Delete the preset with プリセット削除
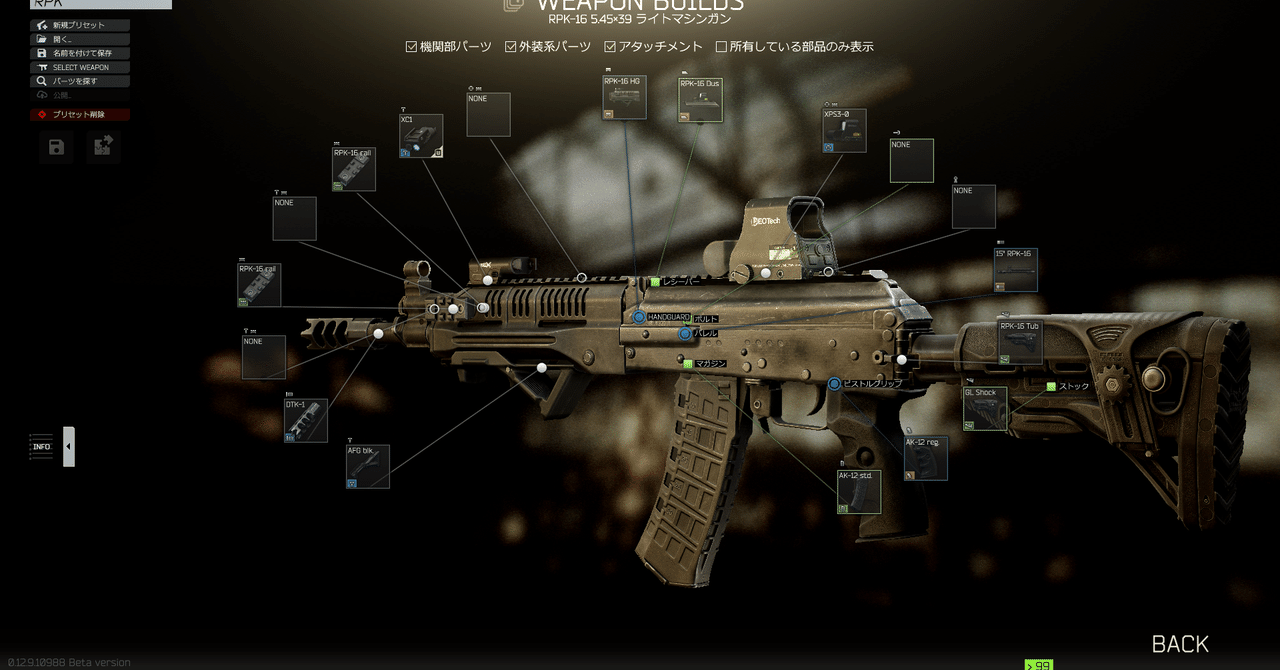 coord(80,115)
